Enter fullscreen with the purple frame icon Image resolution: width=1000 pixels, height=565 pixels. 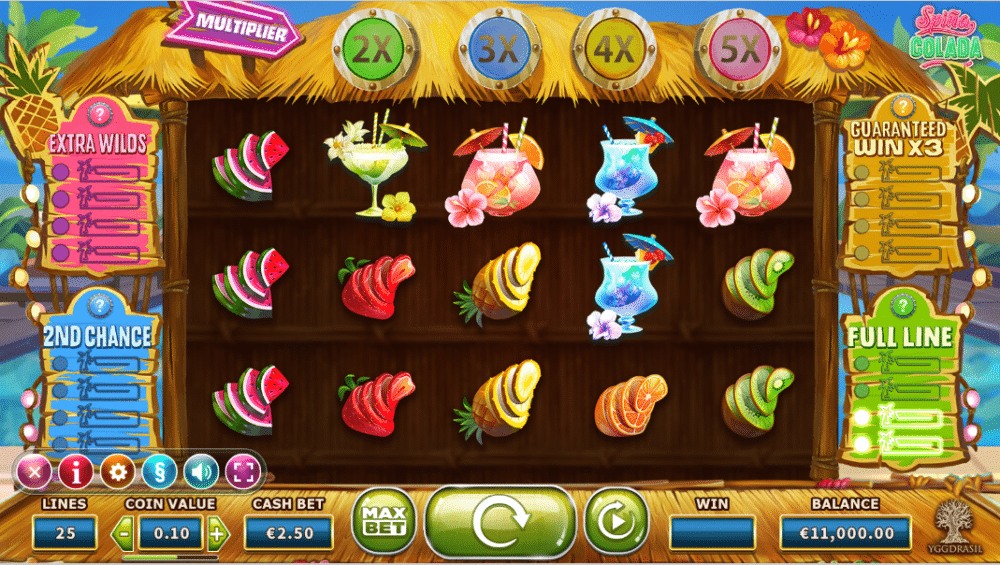[x=243, y=470]
